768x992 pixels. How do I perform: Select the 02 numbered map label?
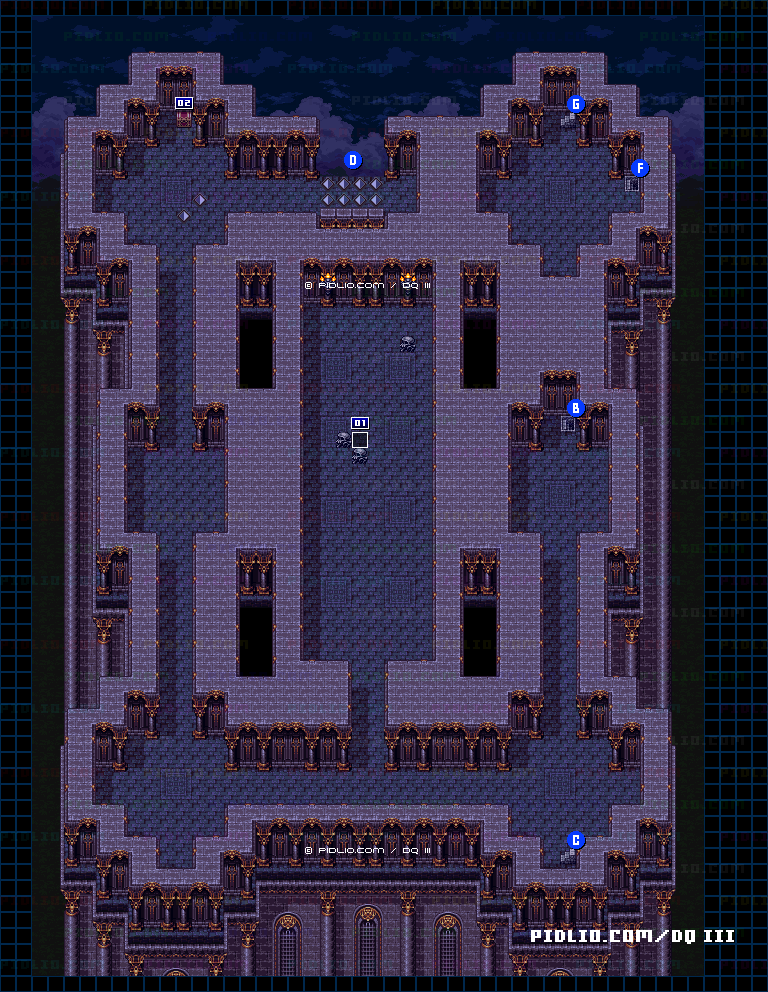[x=184, y=103]
